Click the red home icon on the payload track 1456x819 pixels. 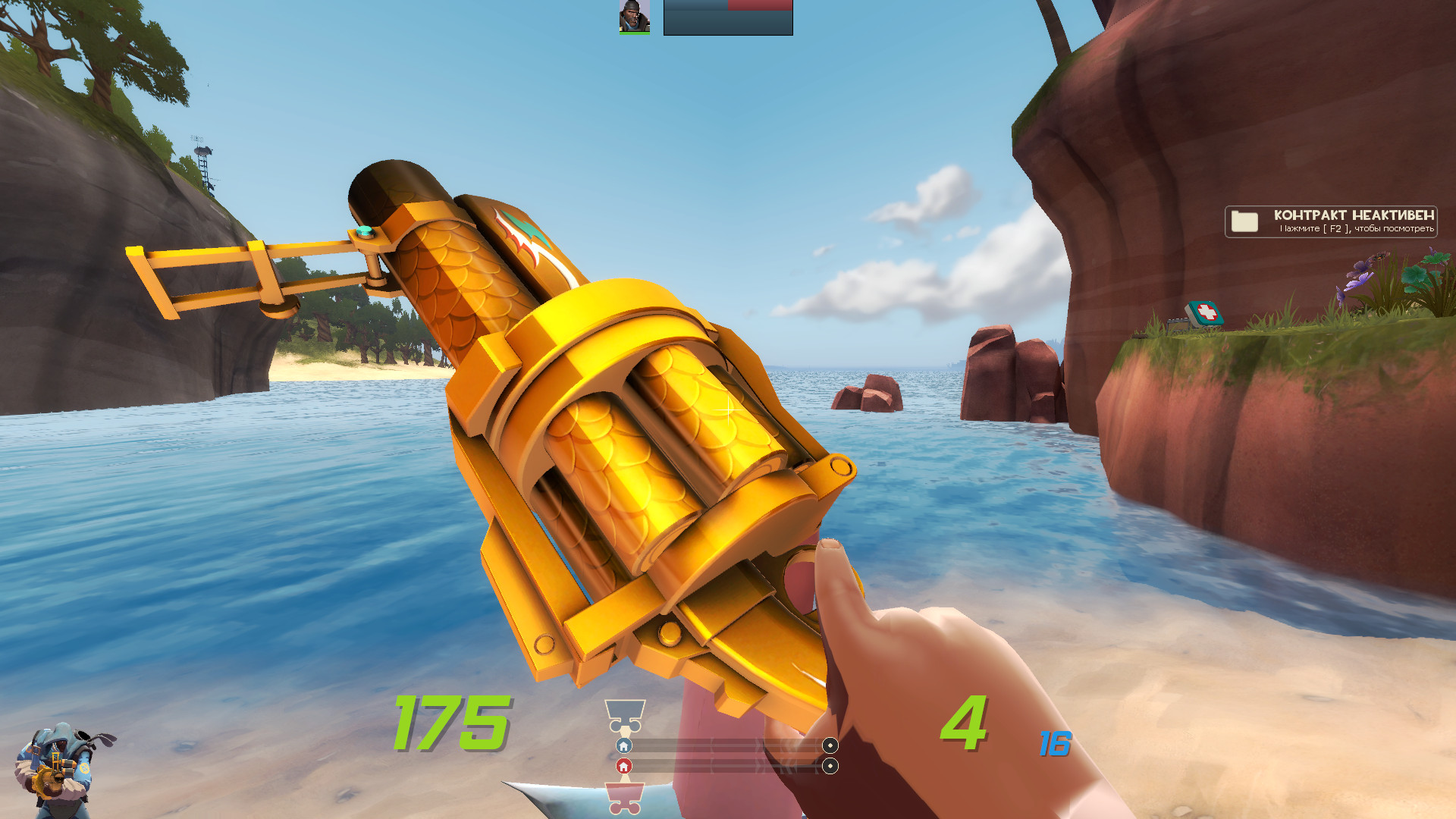tap(623, 767)
